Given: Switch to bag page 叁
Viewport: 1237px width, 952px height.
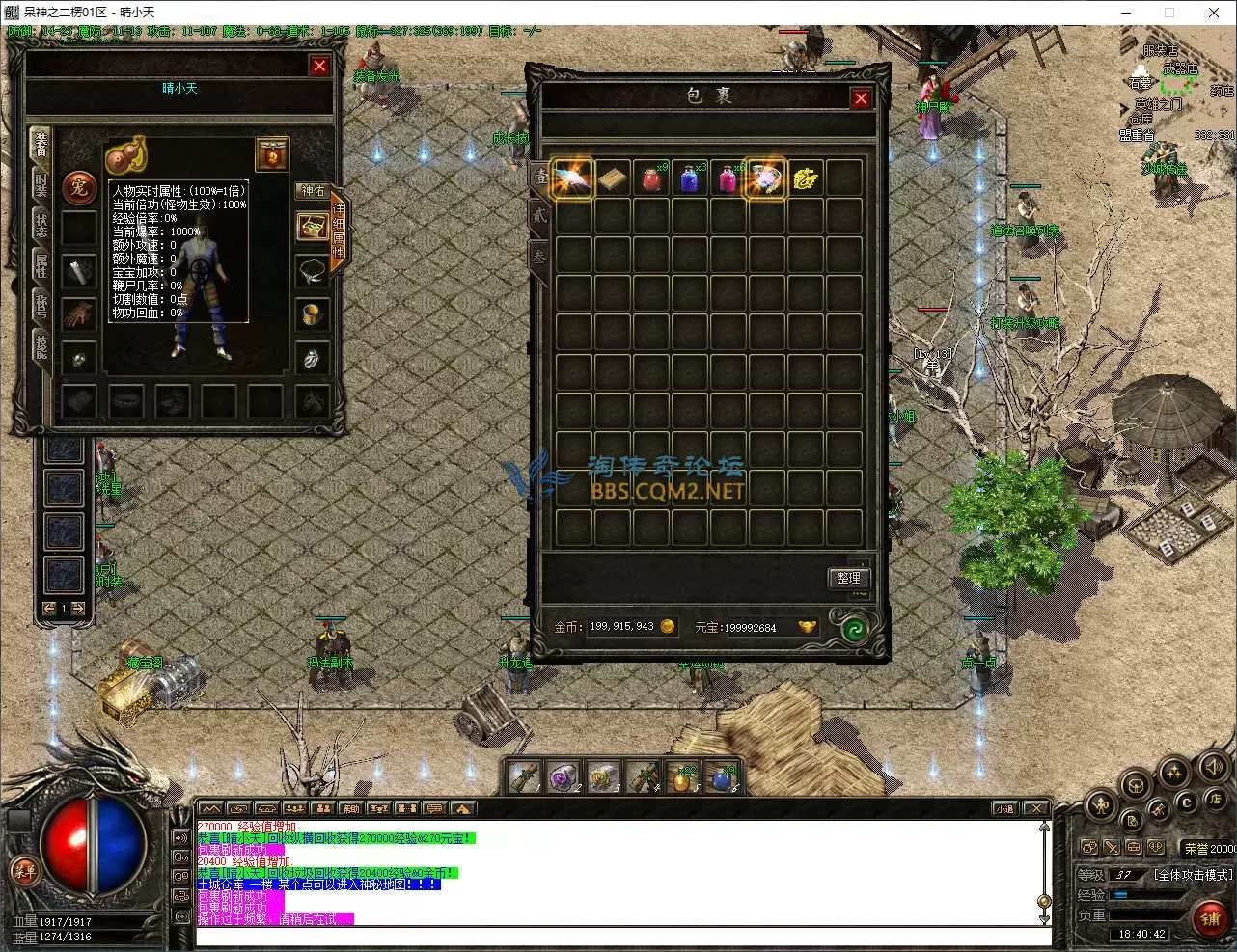Looking at the screenshot, I should pos(539,257).
